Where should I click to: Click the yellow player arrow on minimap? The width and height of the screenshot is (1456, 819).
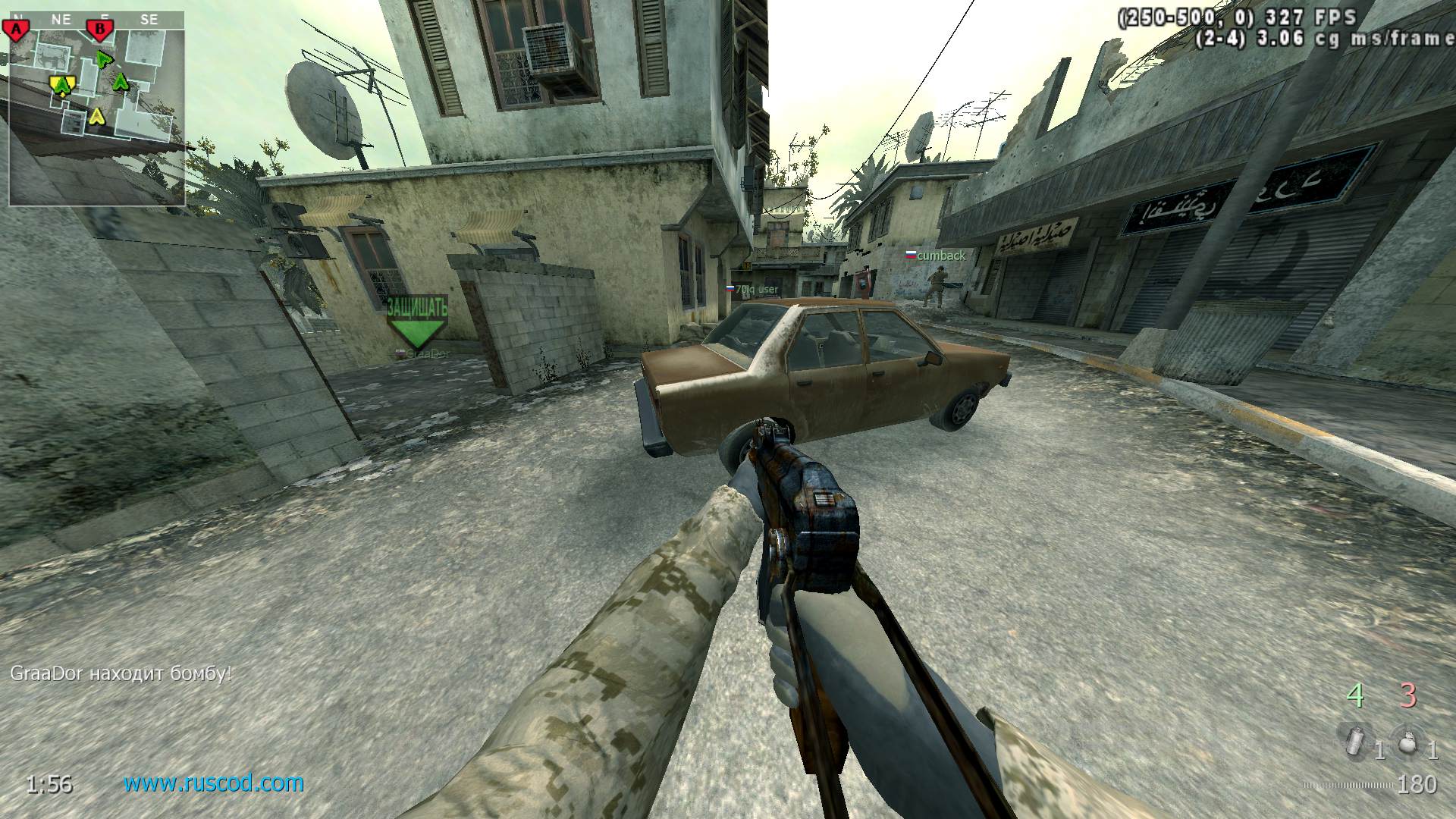(x=96, y=116)
